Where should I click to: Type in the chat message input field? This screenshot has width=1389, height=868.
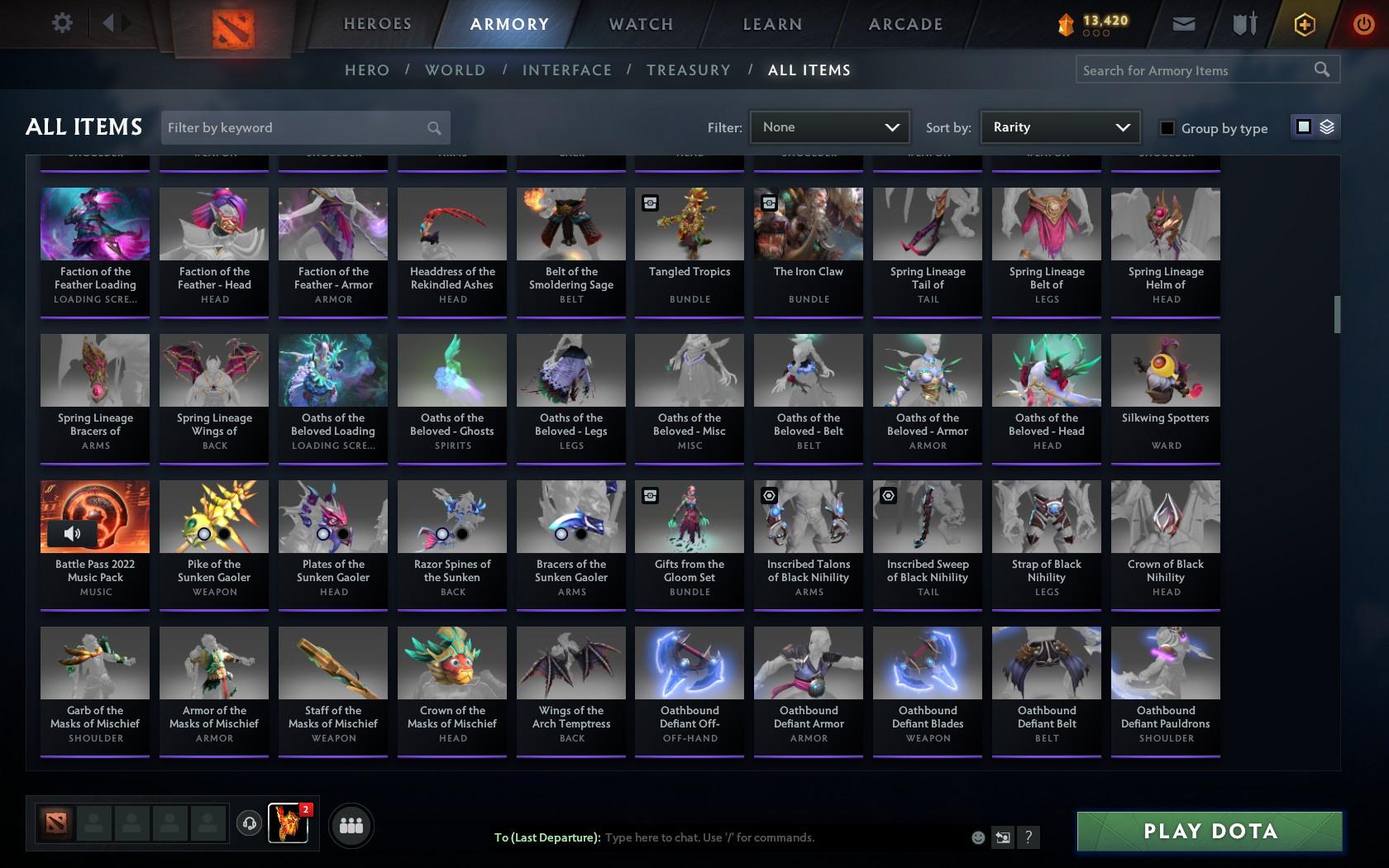pos(744,837)
